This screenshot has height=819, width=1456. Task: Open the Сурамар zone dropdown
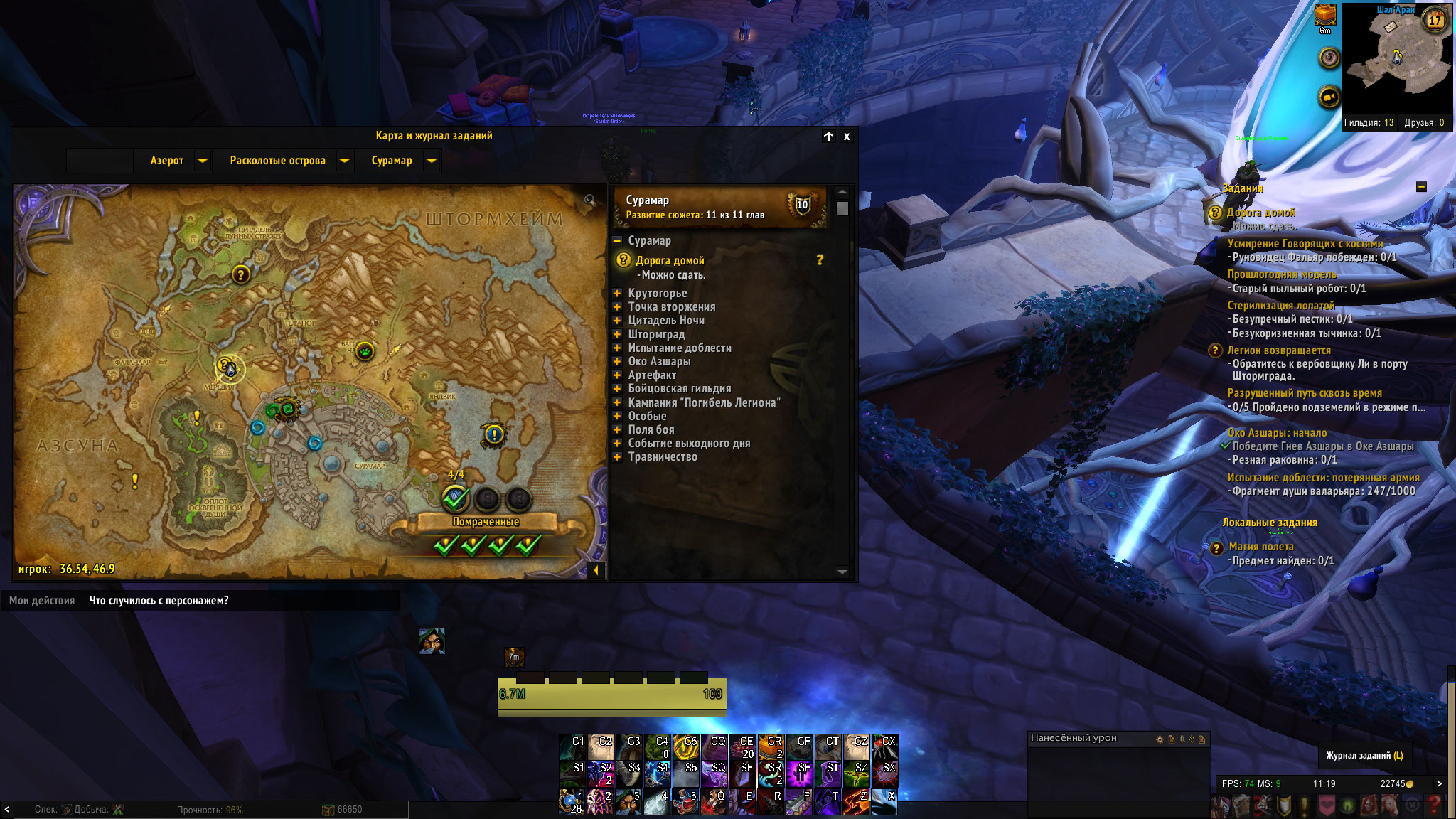coord(432,161)
